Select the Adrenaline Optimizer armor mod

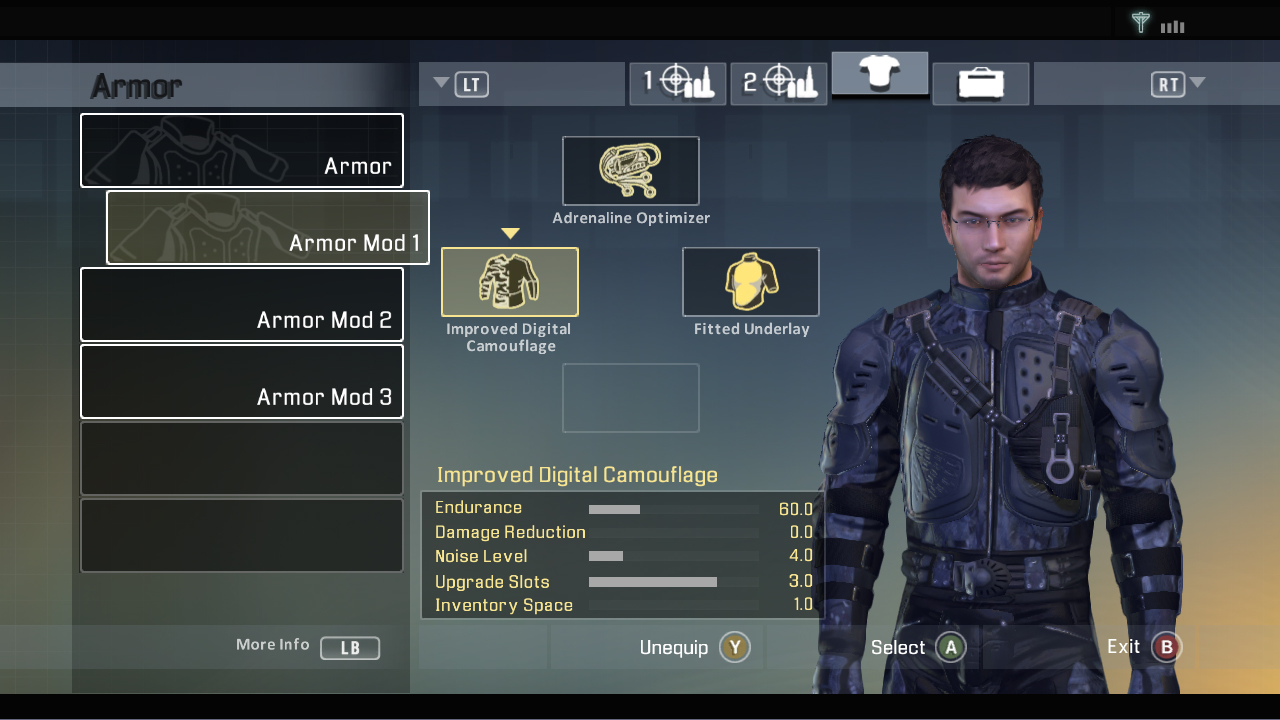[631, 170]
